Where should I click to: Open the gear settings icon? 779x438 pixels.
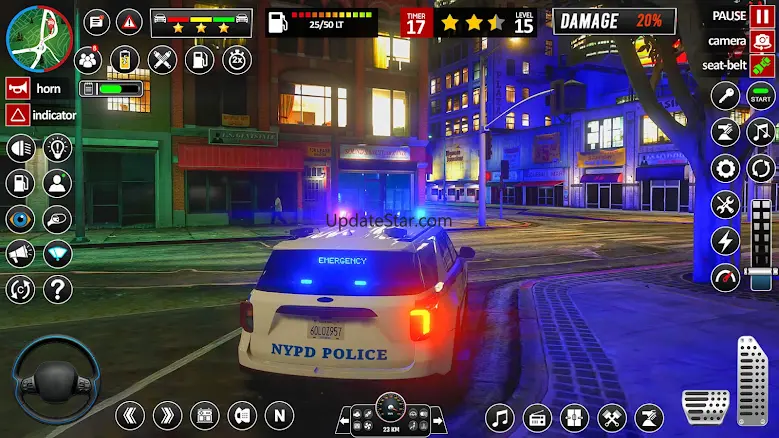pos(725,168)
